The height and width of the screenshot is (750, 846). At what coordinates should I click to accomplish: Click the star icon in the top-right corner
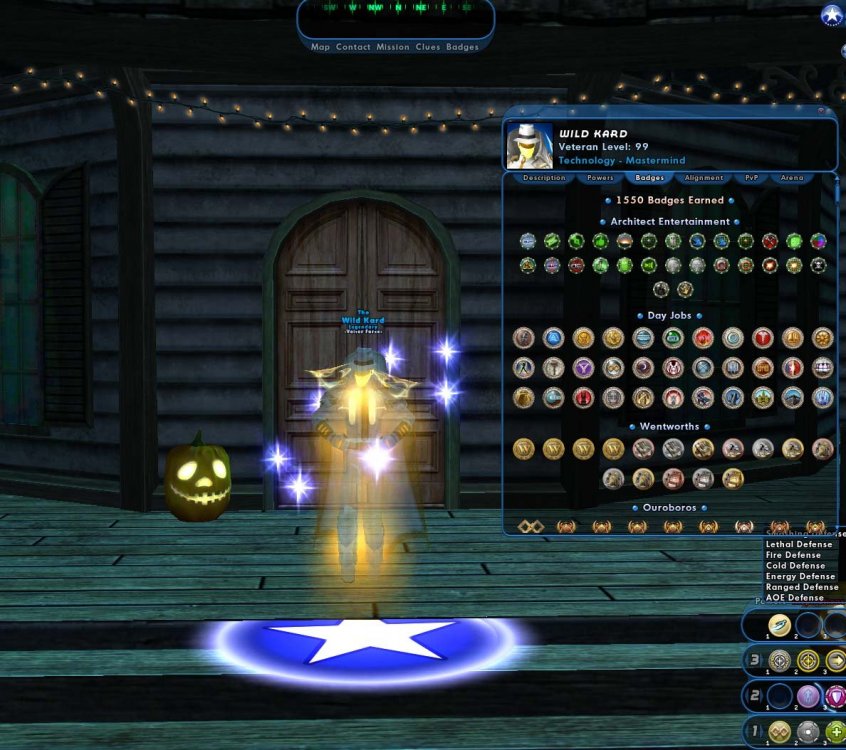click(x=831, y=15)
